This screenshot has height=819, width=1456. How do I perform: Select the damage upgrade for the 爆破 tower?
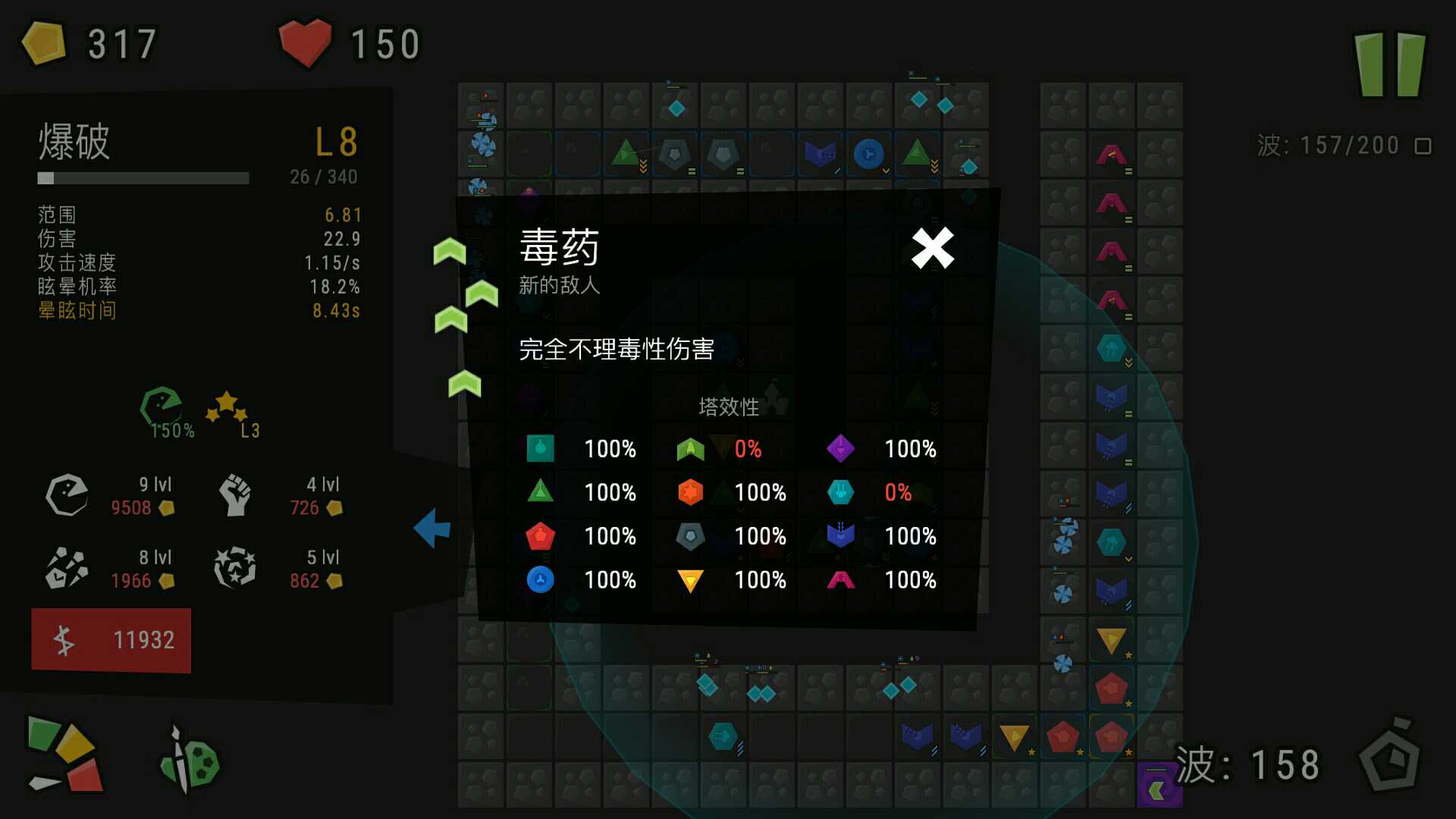67,495
